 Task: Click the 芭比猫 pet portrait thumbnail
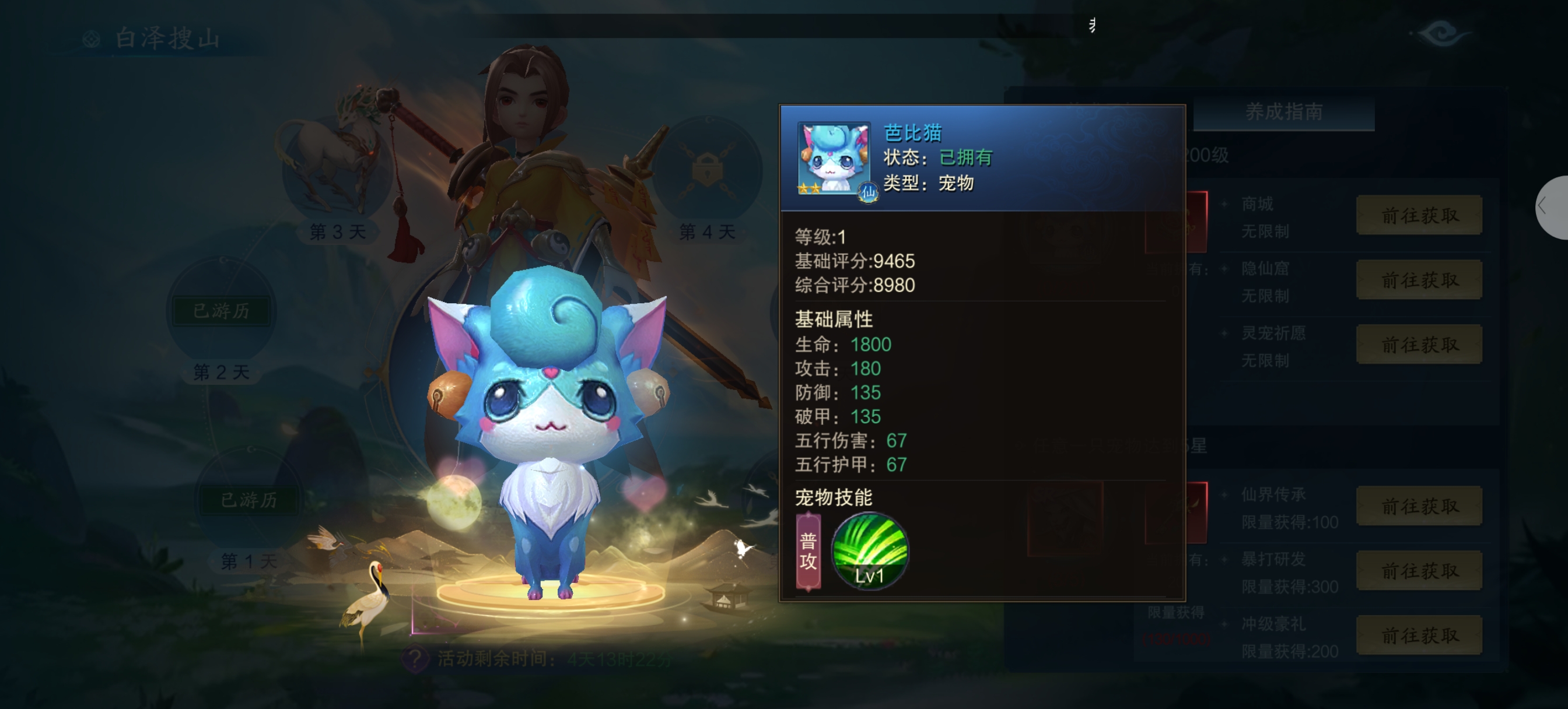tap(834, 158)
